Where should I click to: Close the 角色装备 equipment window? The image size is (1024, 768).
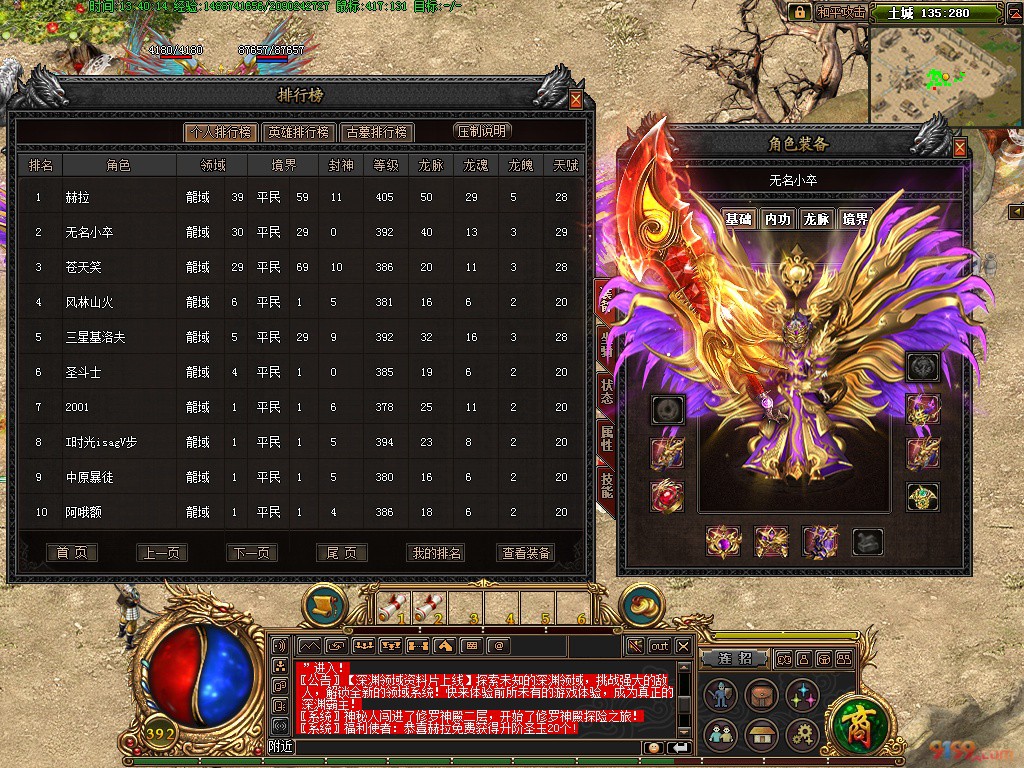click(x=960, y=148)
